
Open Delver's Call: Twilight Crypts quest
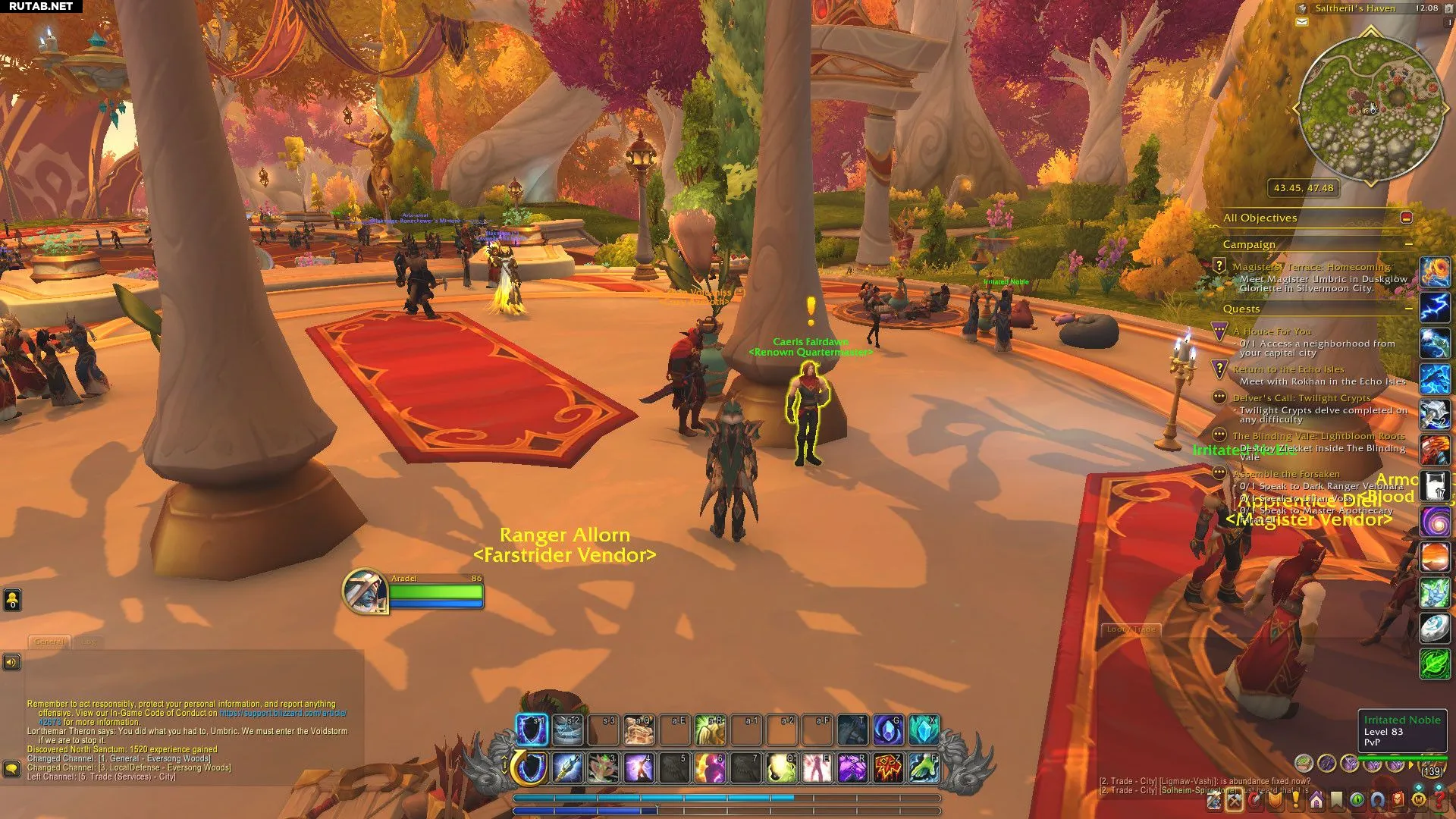pos(1301,398)
